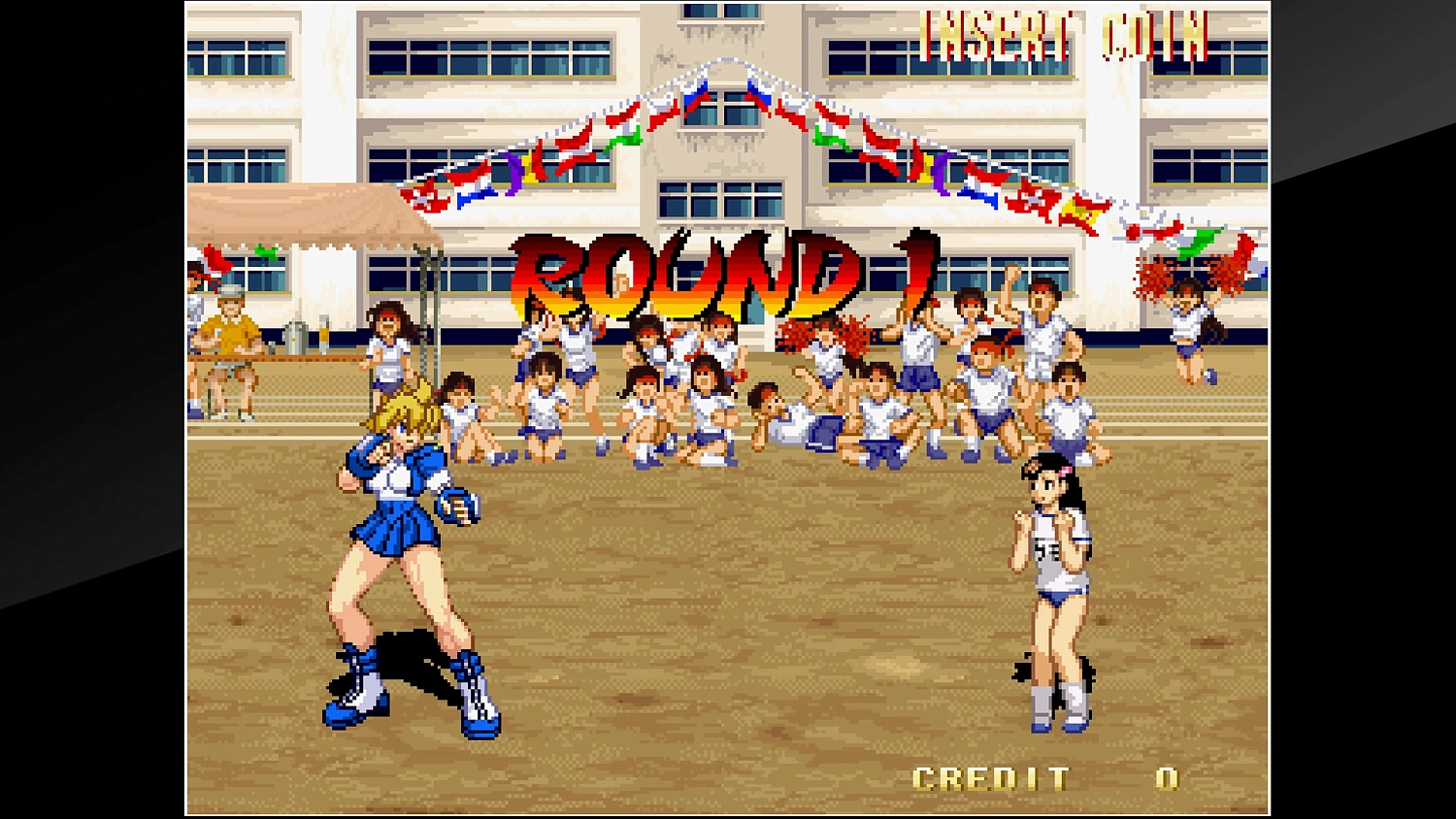Click the Russian flag on the bunting line

[x=696, y=92]
